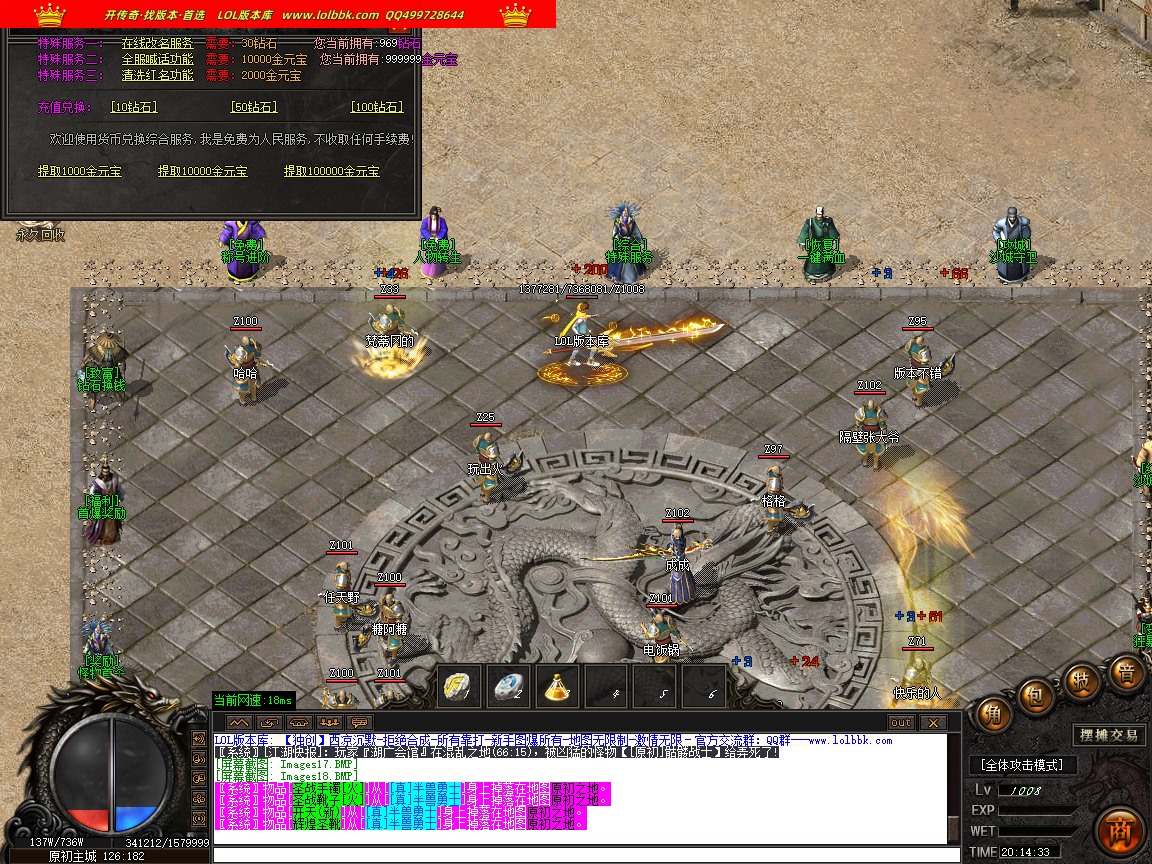Exchange for [10钻石]
The height and width of the screenshot is (864, 1152).
pyautogui.click(x=134, y=107)
